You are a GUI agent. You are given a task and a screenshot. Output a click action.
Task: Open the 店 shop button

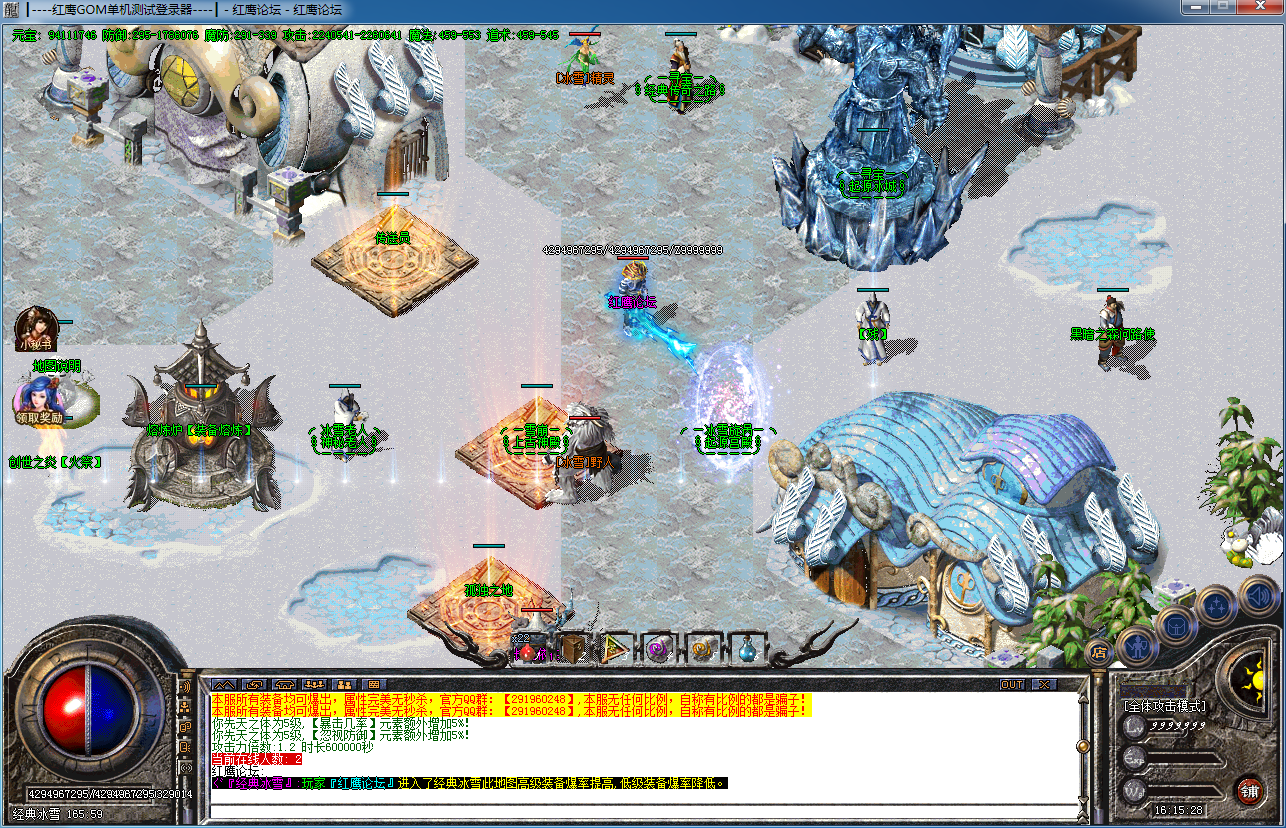pos(1098,652)
